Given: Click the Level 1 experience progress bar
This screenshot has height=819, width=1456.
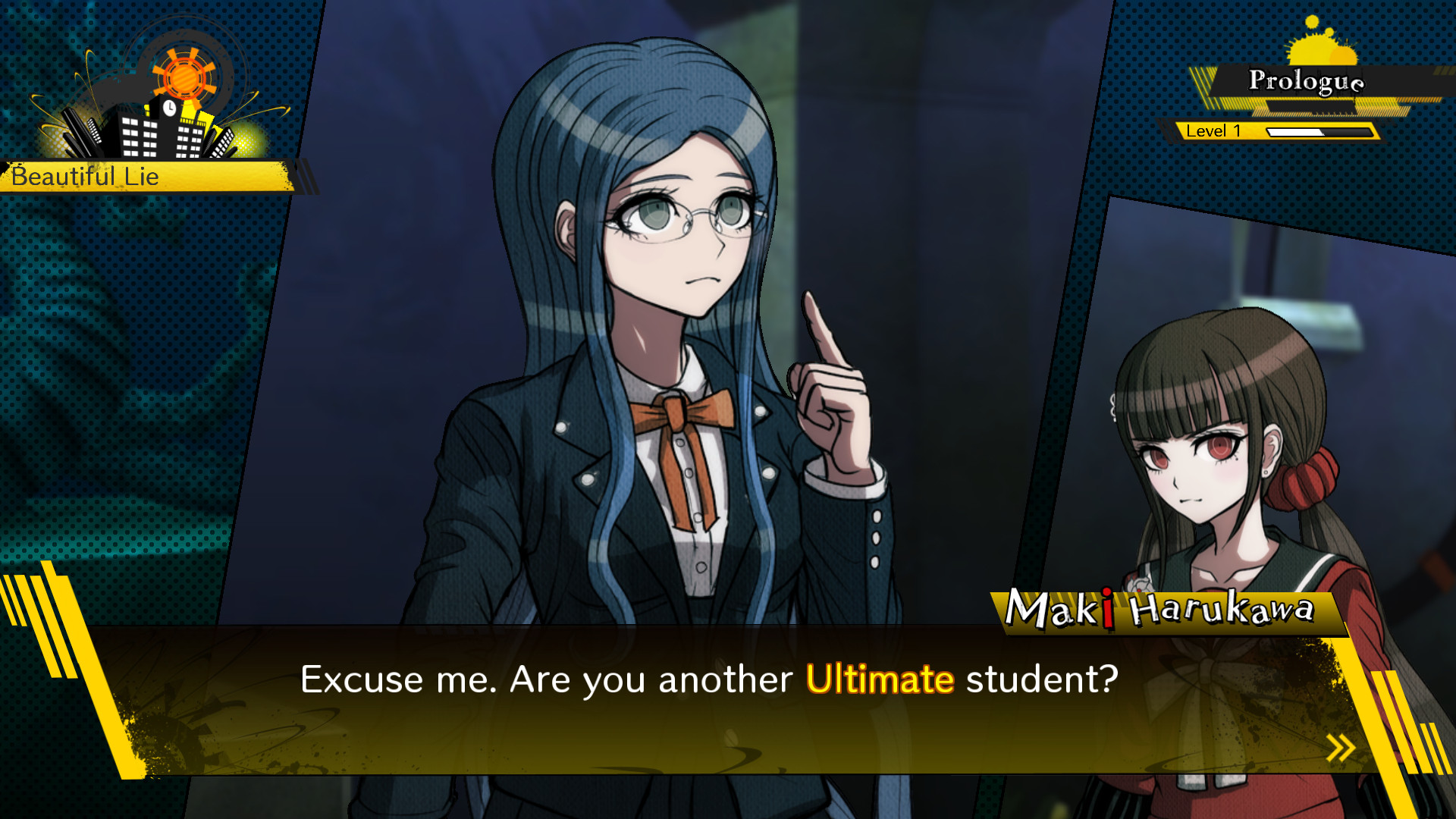Looking at the screenshot, I should (x=1319, y=130).
